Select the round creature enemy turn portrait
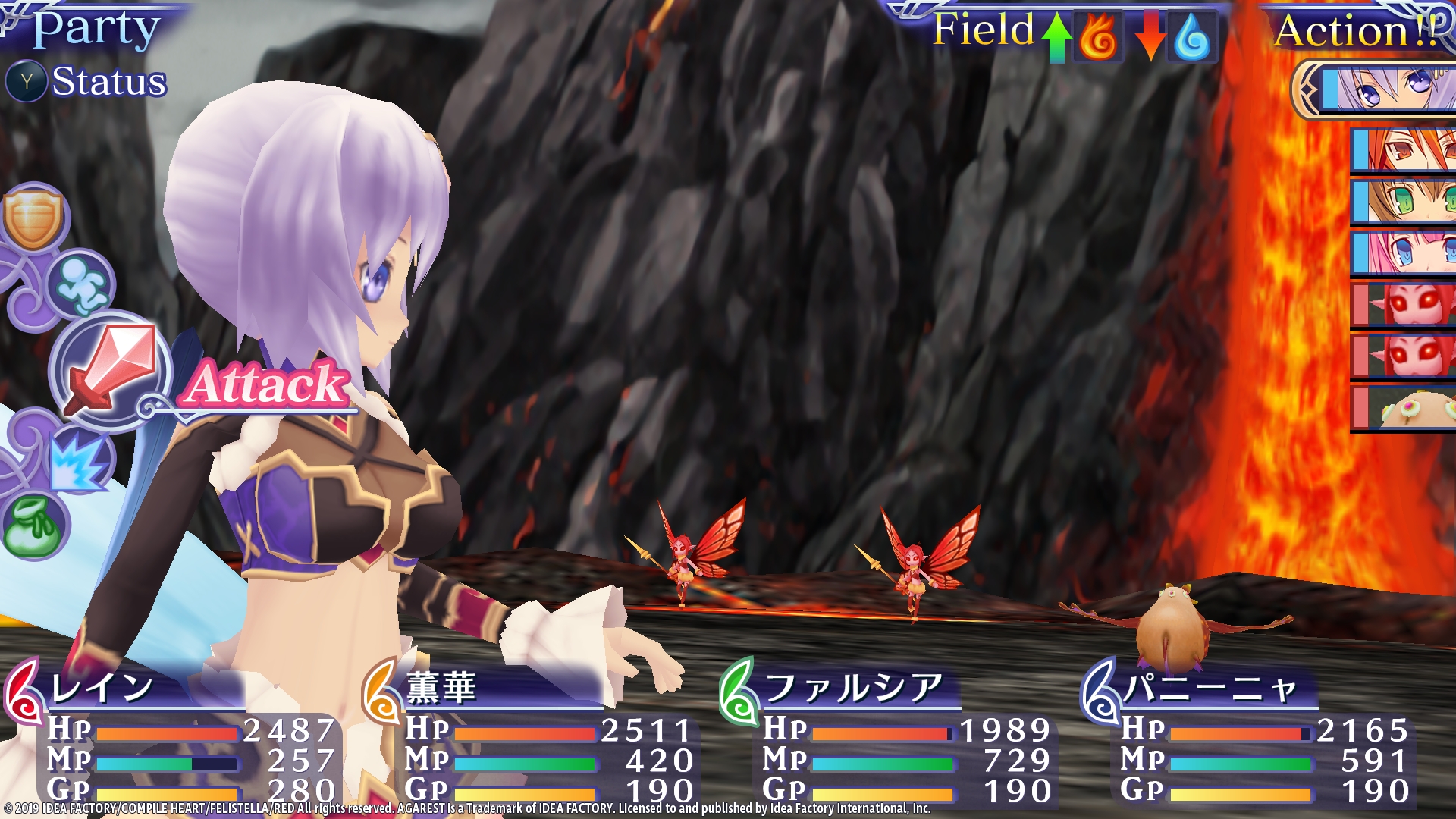The height and width of the screenshot is (819, 1456). 1404,408
